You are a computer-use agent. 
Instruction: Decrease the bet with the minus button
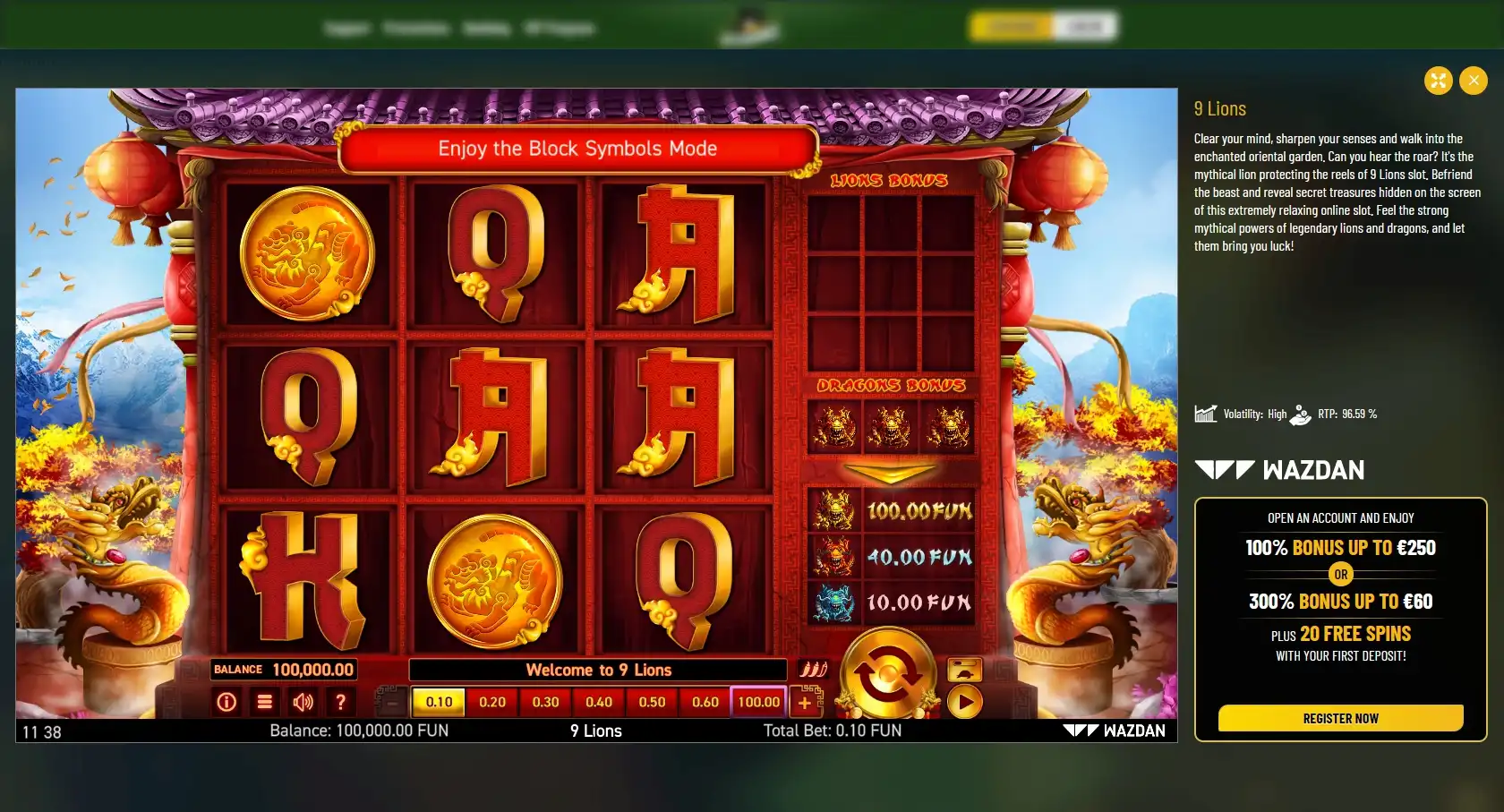(391, 703)
